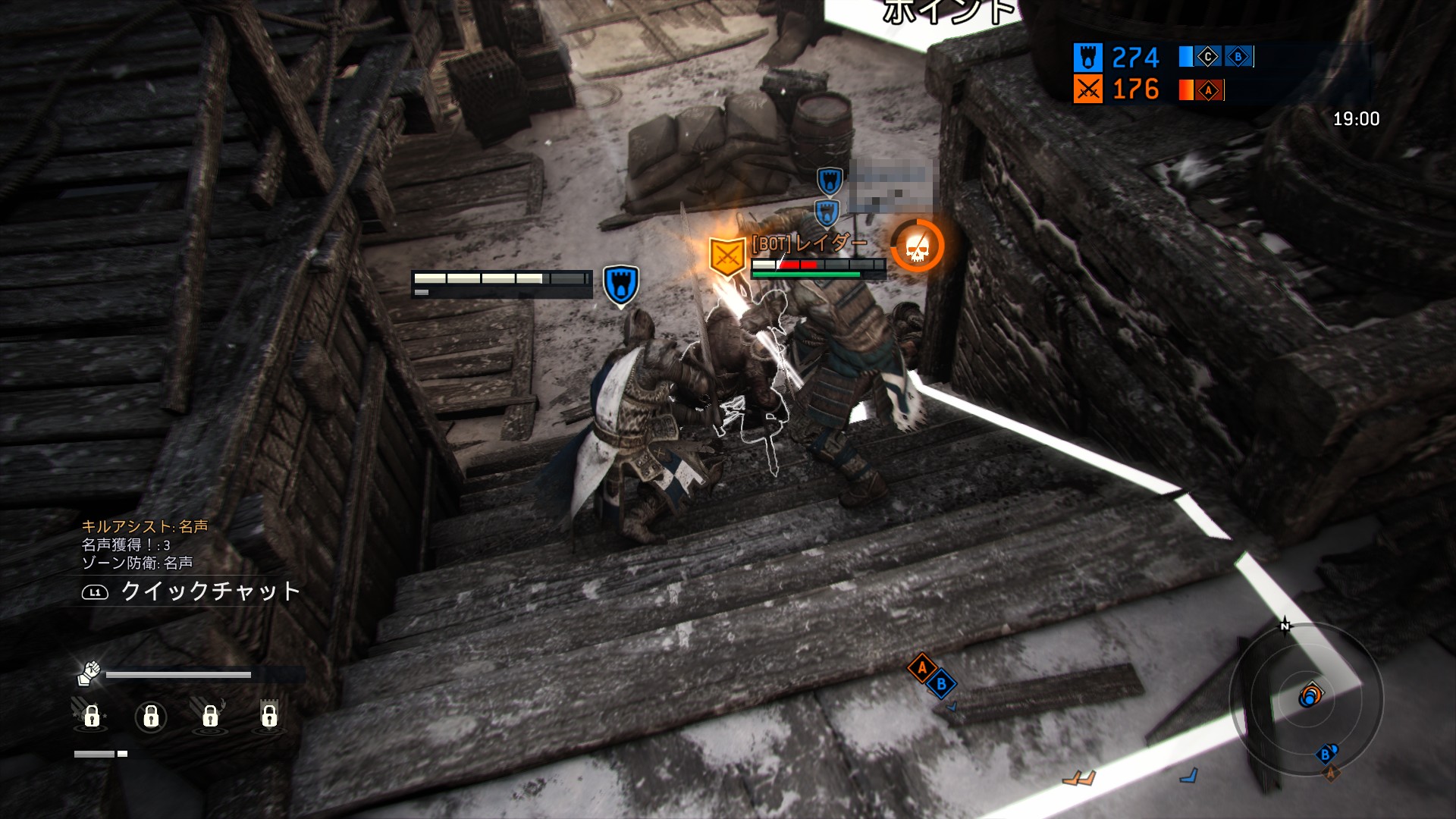Image resolution: width=1456 pixels, height=819 pixels.
Task: Click the circular minimap
Action: pyautogui.click(x=1306, y=698)
